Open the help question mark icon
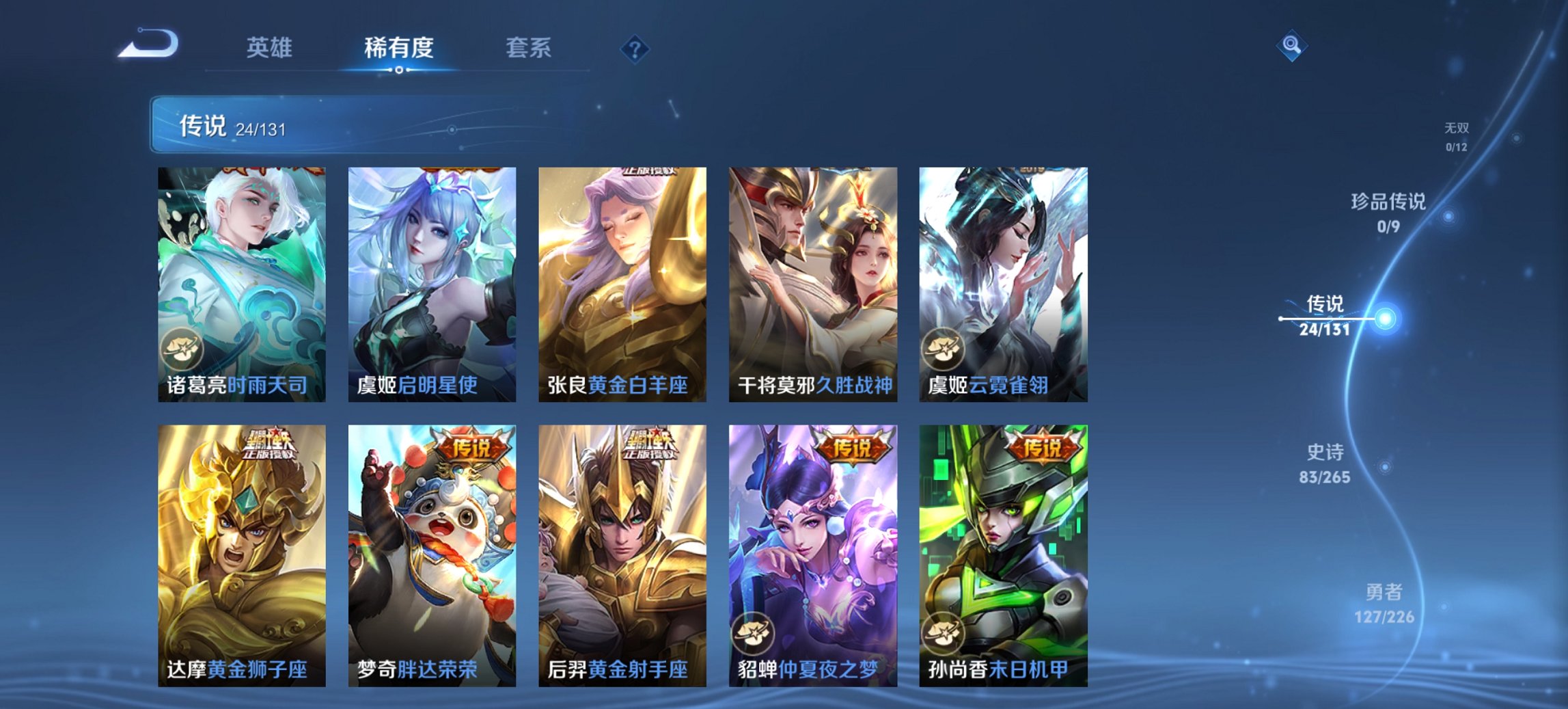This screenshot has width=1568, height=709. tap(635, 47)
